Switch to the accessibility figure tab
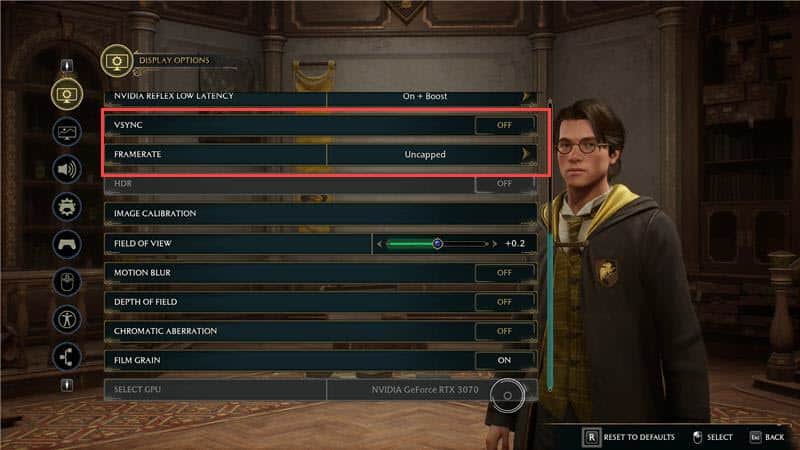Image resolution: width=800 pixels, height=450 pixels. click(67, 319)
